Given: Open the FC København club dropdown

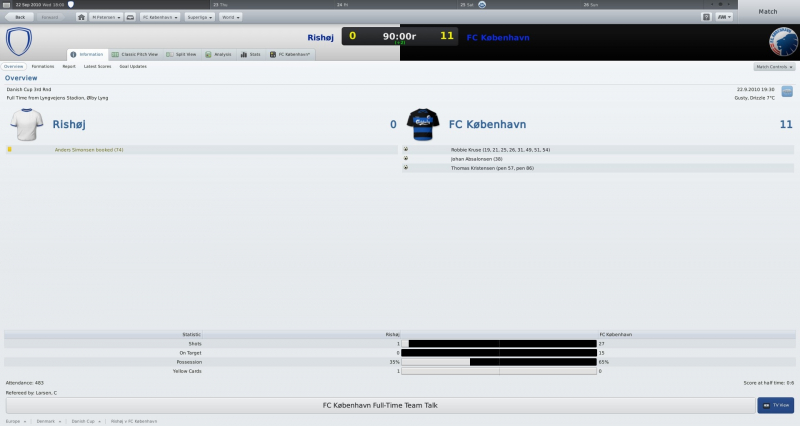Looking at the screenshot, I should click(x=160, y=17).
